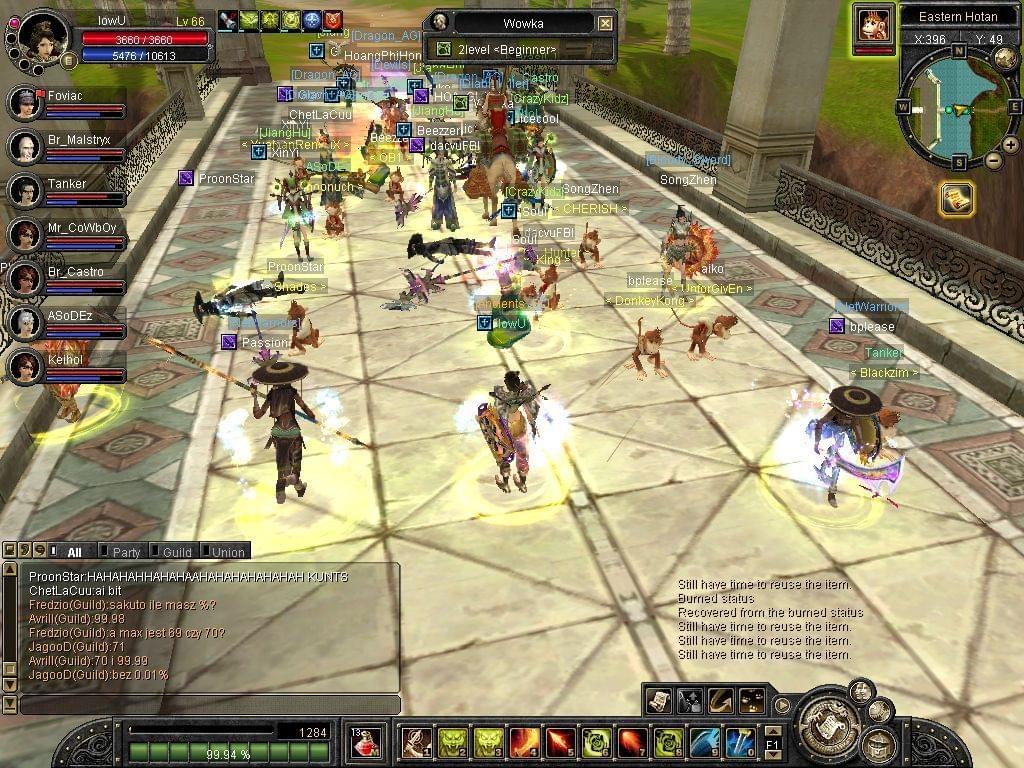The width and height of the screenshot is (1024, 768).
Task: Click the monkey pet portrait
Action: tap(874, 24)
